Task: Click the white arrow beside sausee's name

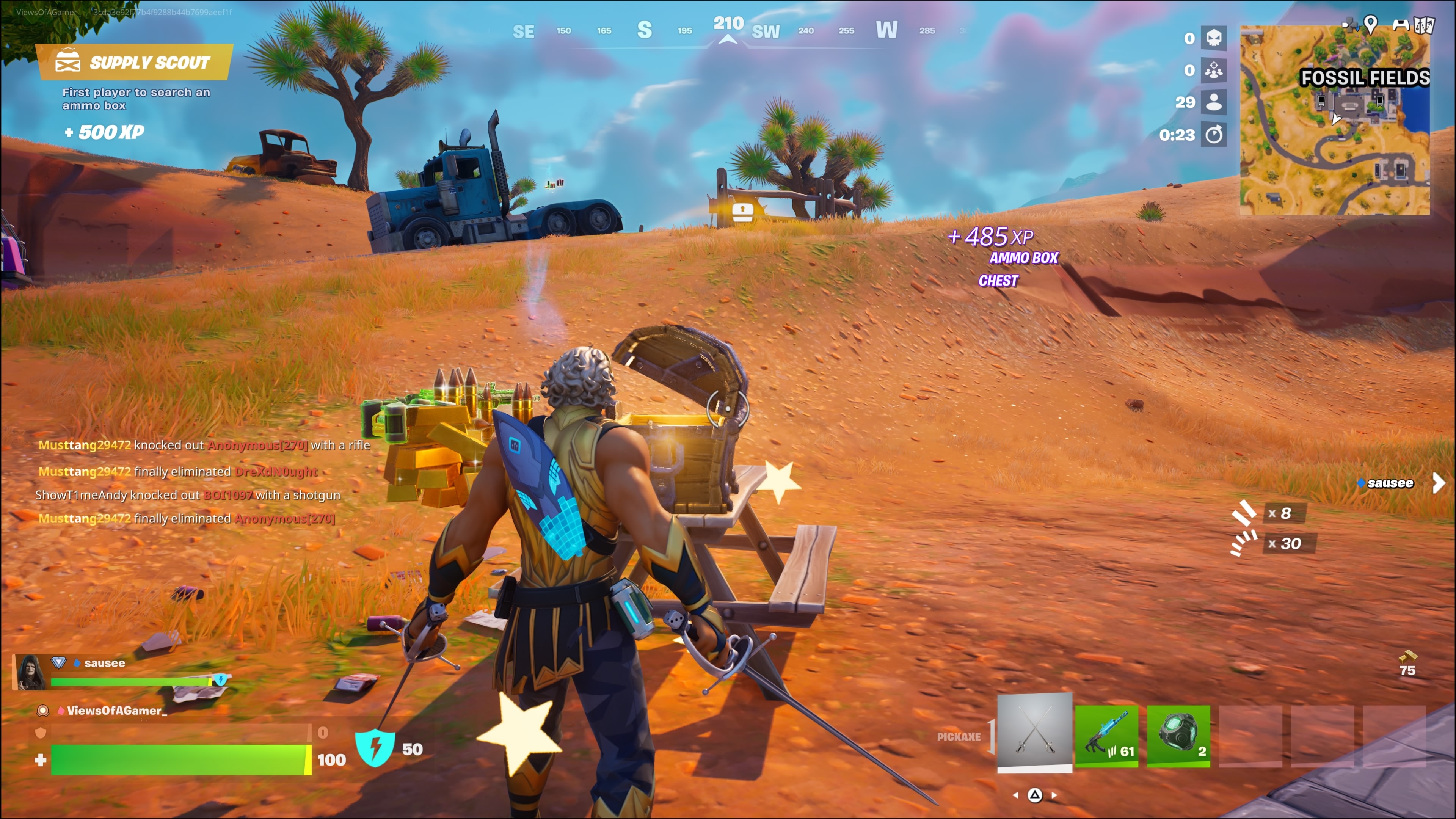Action: tap(1439, 483)
